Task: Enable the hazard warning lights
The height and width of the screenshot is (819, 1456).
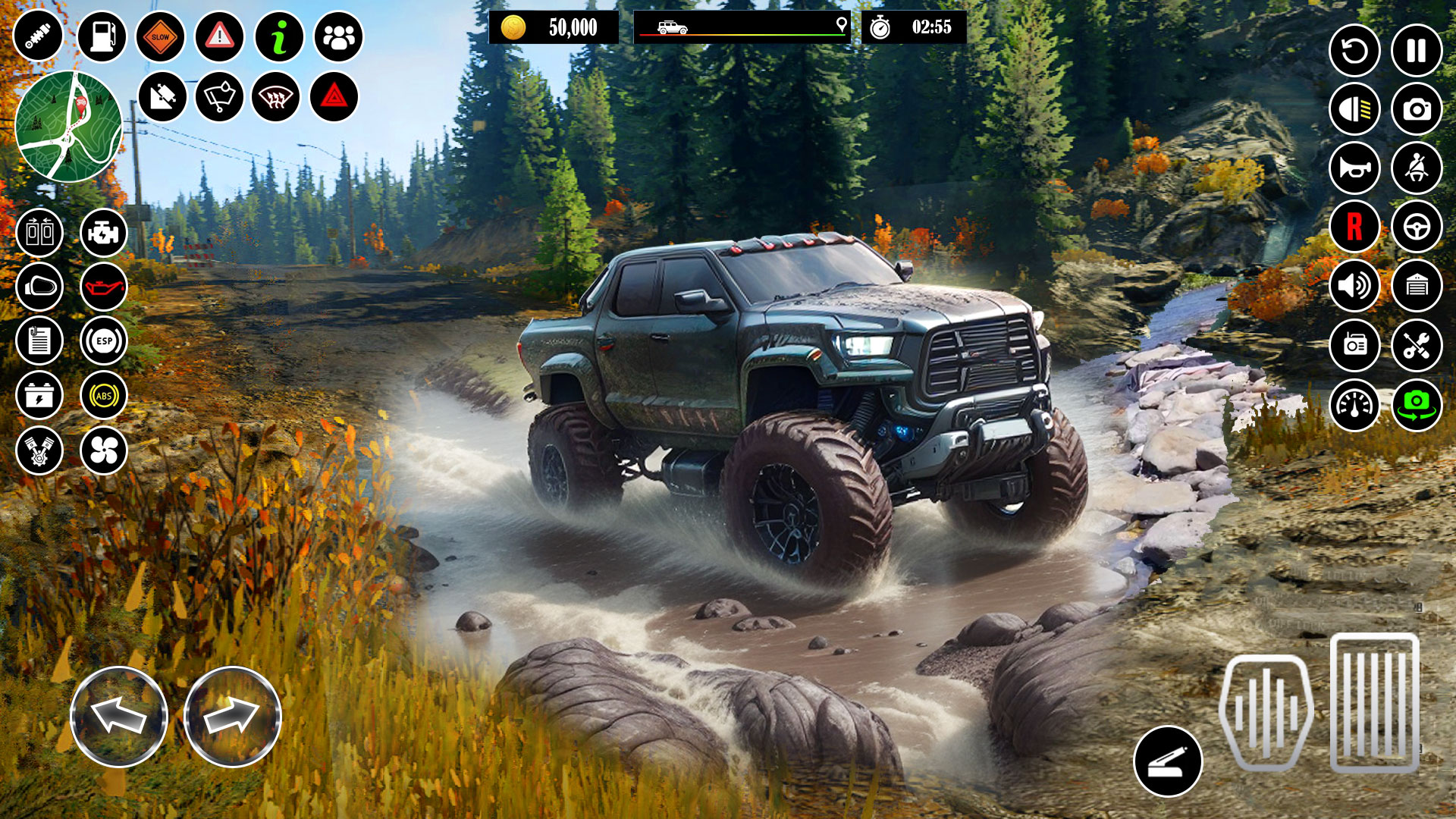Action: (x=336, y=96)
